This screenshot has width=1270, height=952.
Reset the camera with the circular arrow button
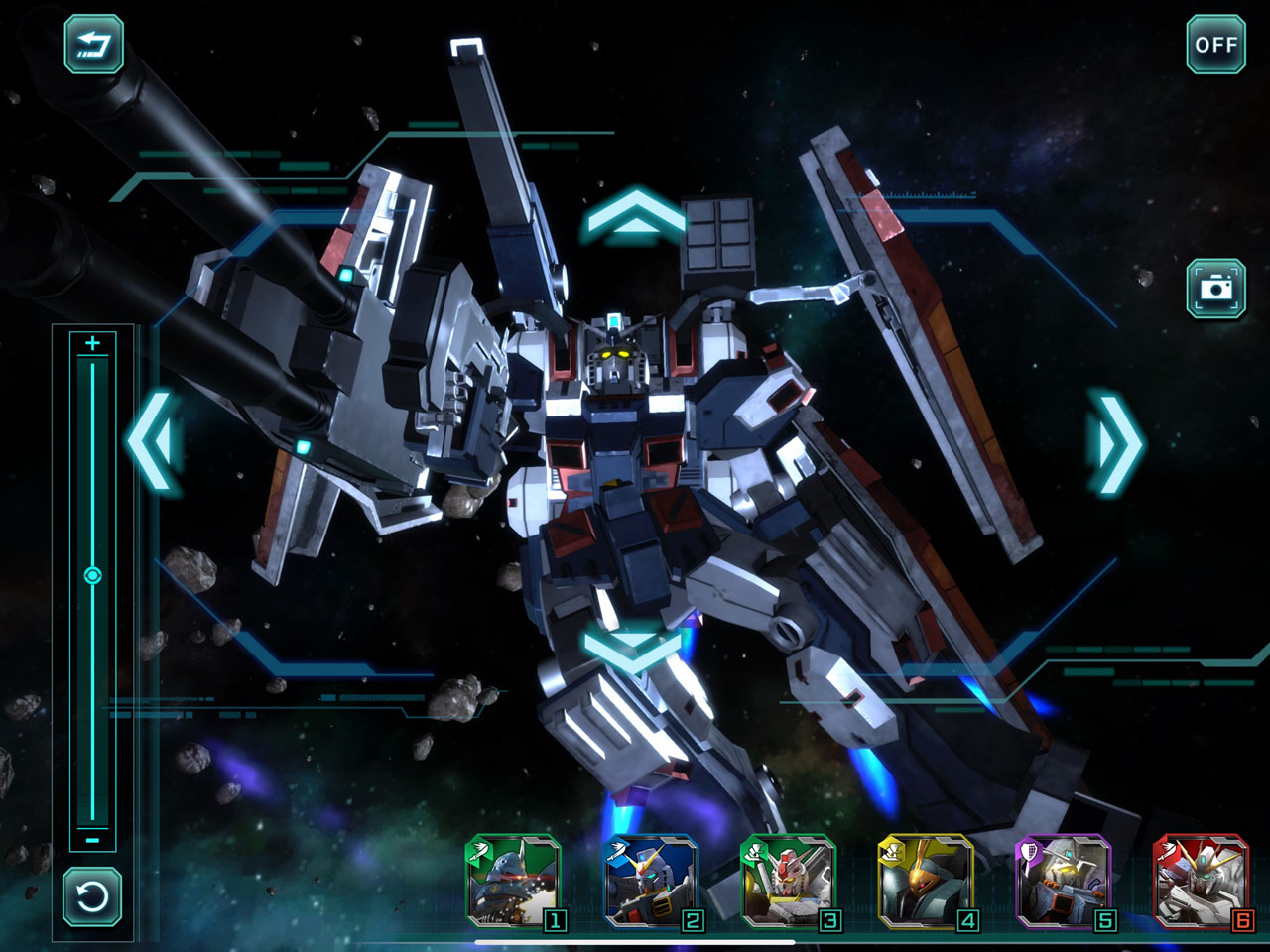point(93,897)
